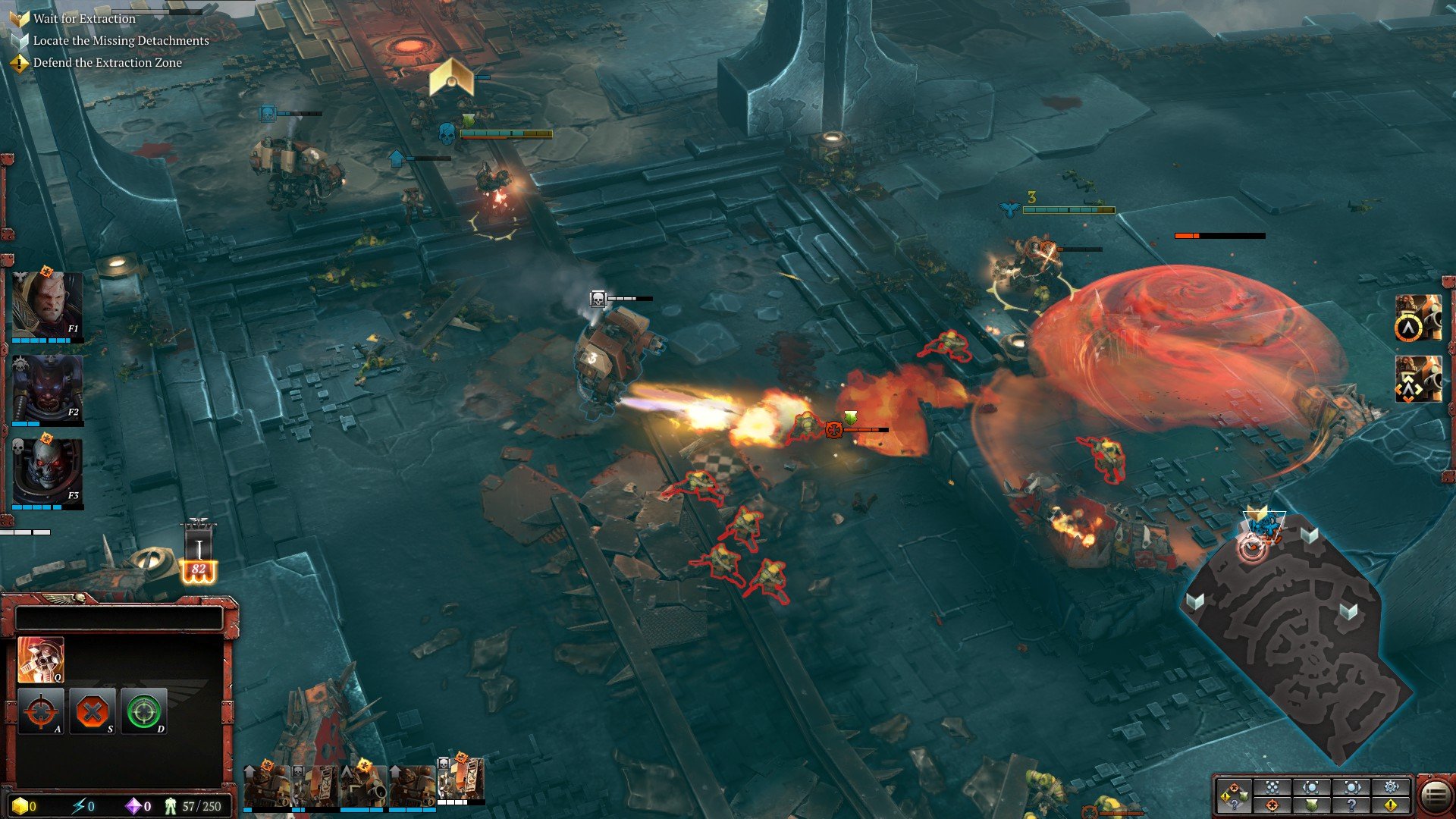Select the gear icon in the ping panel
Screen dimensions: 1456x819
[1392, 787]
